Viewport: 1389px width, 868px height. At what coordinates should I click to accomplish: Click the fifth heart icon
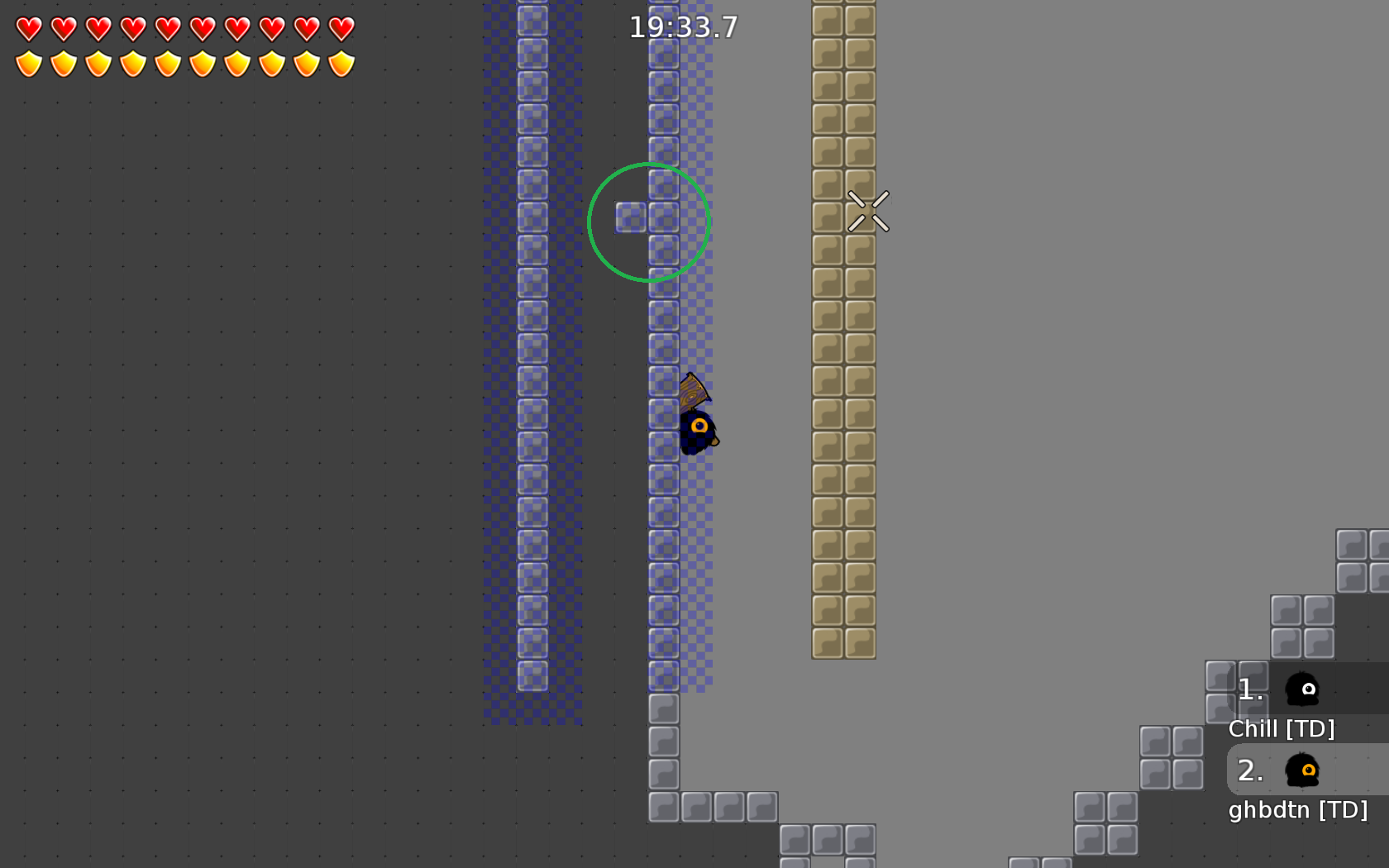[166, 27]
